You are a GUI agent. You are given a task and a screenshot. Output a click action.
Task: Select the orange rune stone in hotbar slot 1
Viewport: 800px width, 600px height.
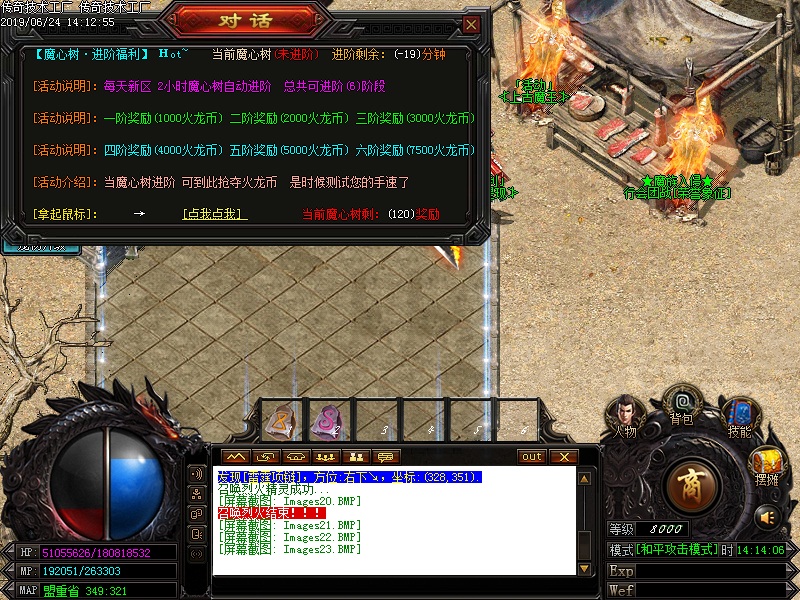[x=279, y=420]
